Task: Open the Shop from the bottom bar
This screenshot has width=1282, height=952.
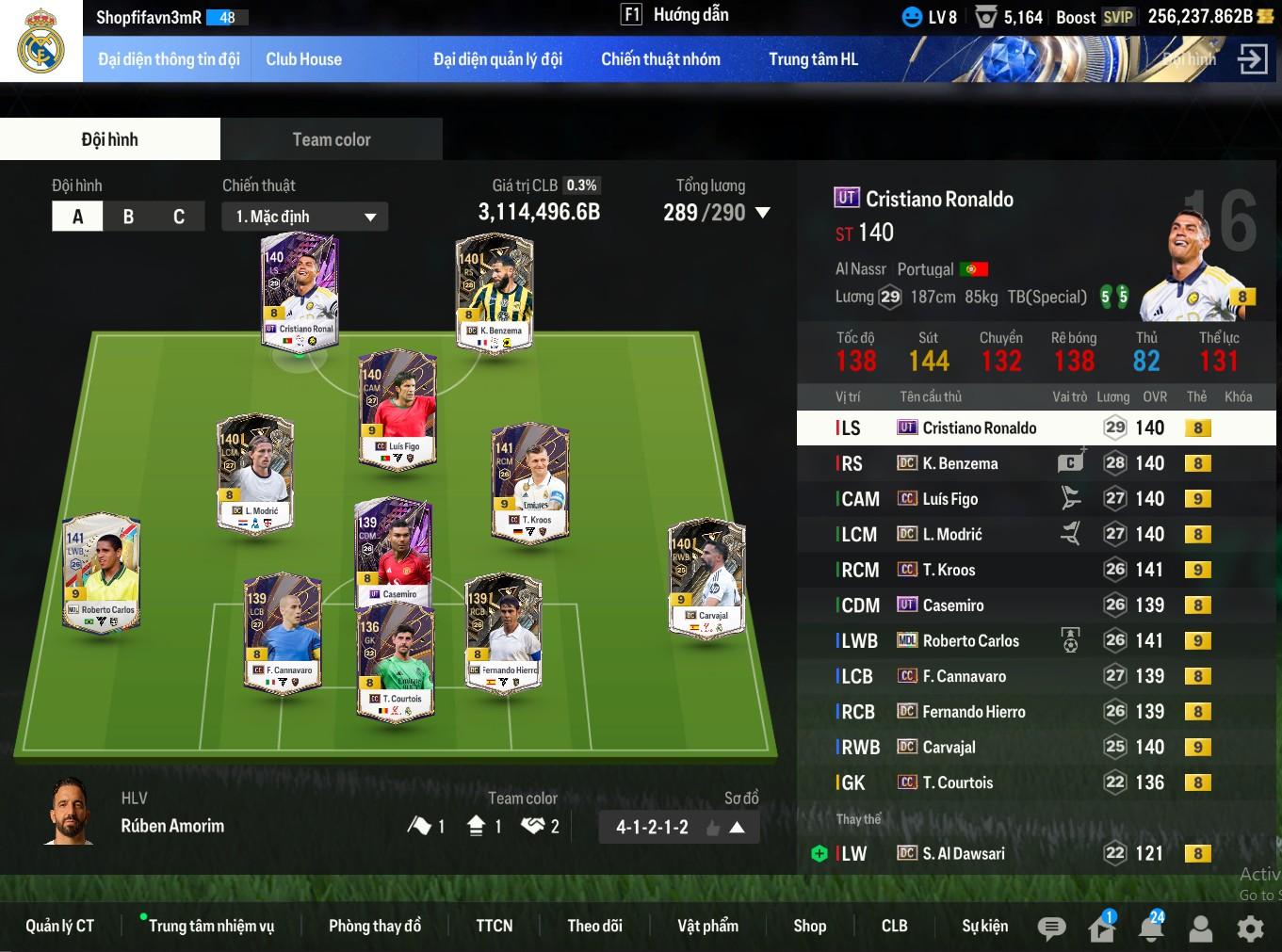Action: coord(809,926)
